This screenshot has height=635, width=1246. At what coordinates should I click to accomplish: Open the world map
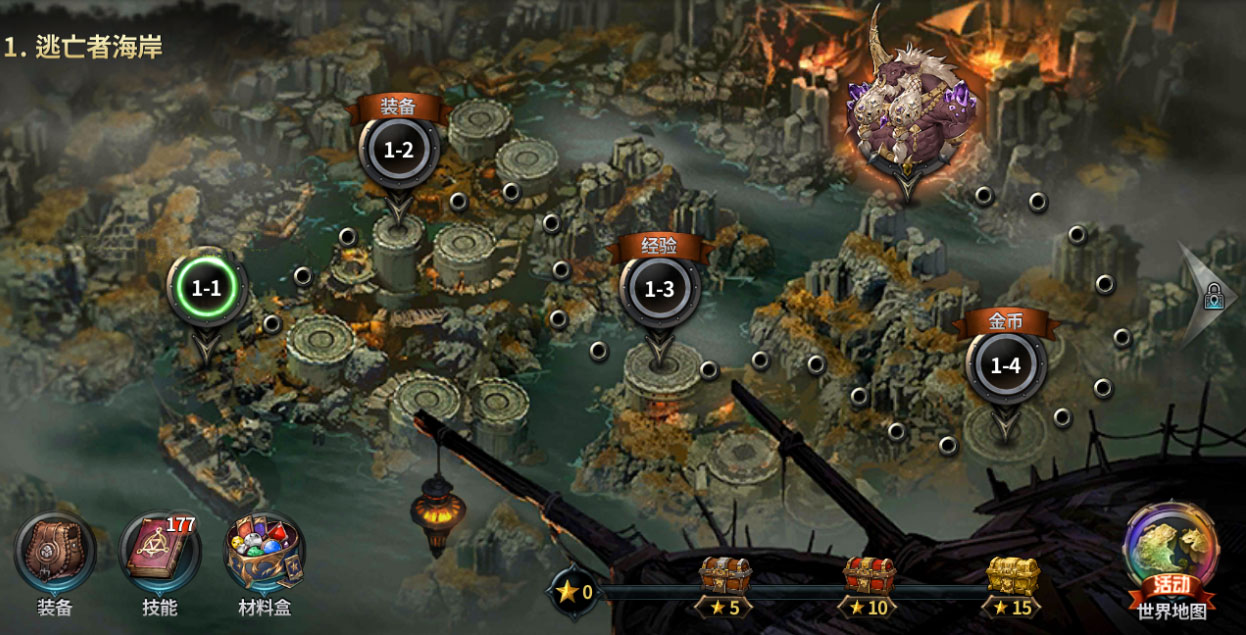point(1171,556)
